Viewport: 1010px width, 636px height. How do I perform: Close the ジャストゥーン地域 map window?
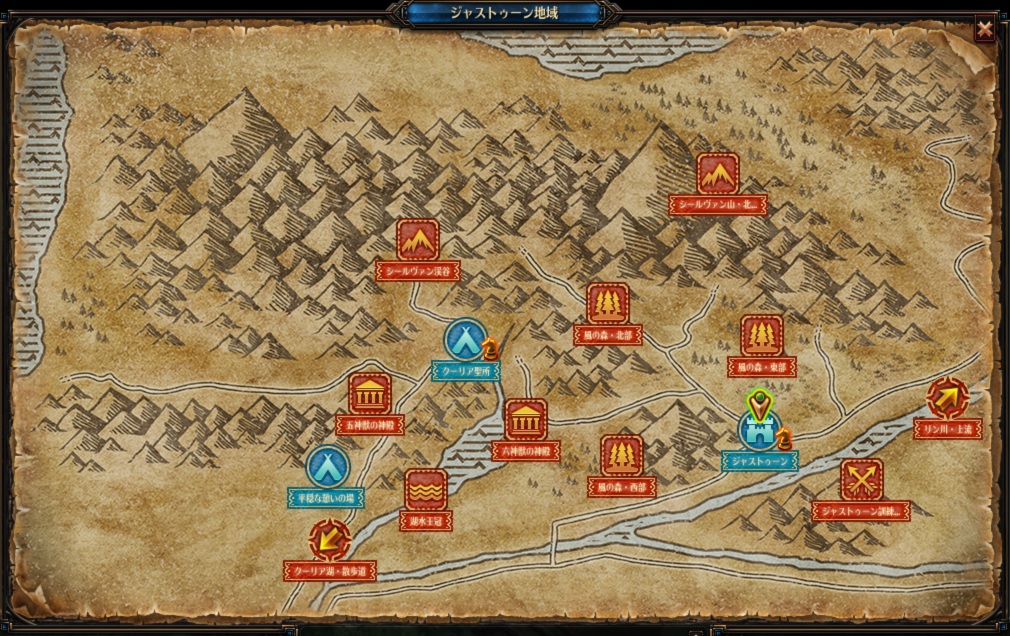click(x=985, y=30)
